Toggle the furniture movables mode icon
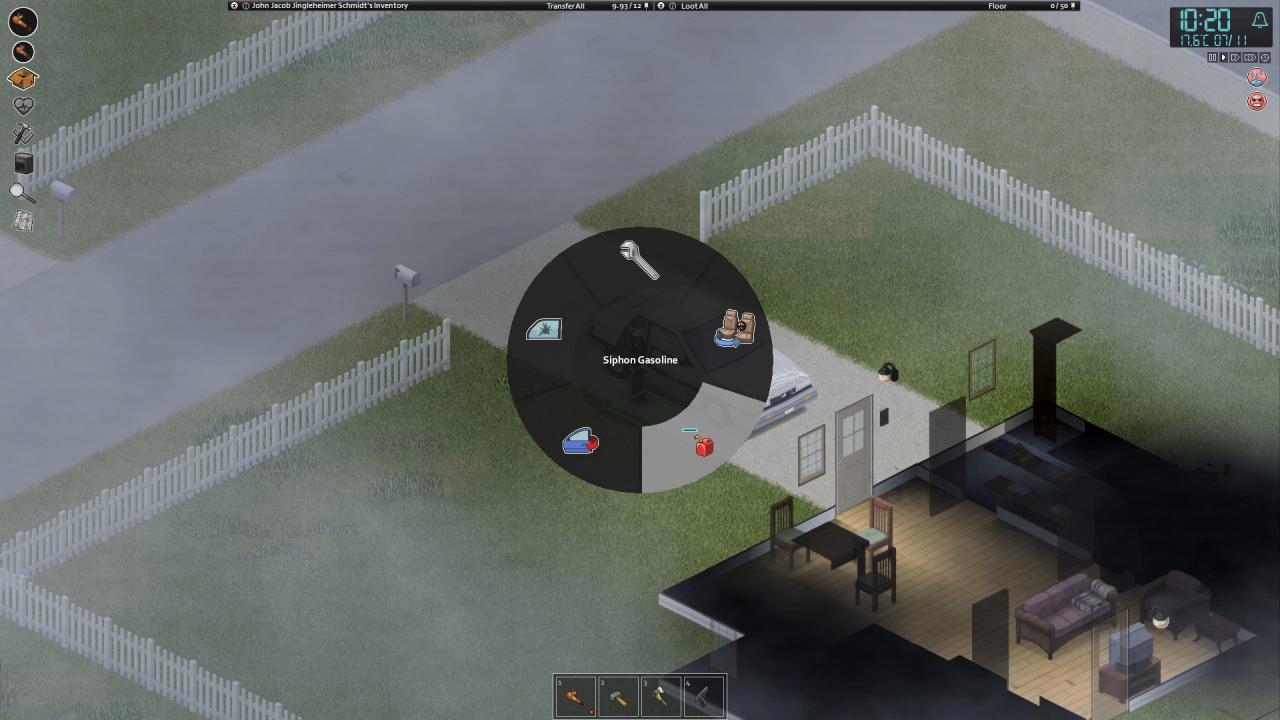 tap(23, 163)
